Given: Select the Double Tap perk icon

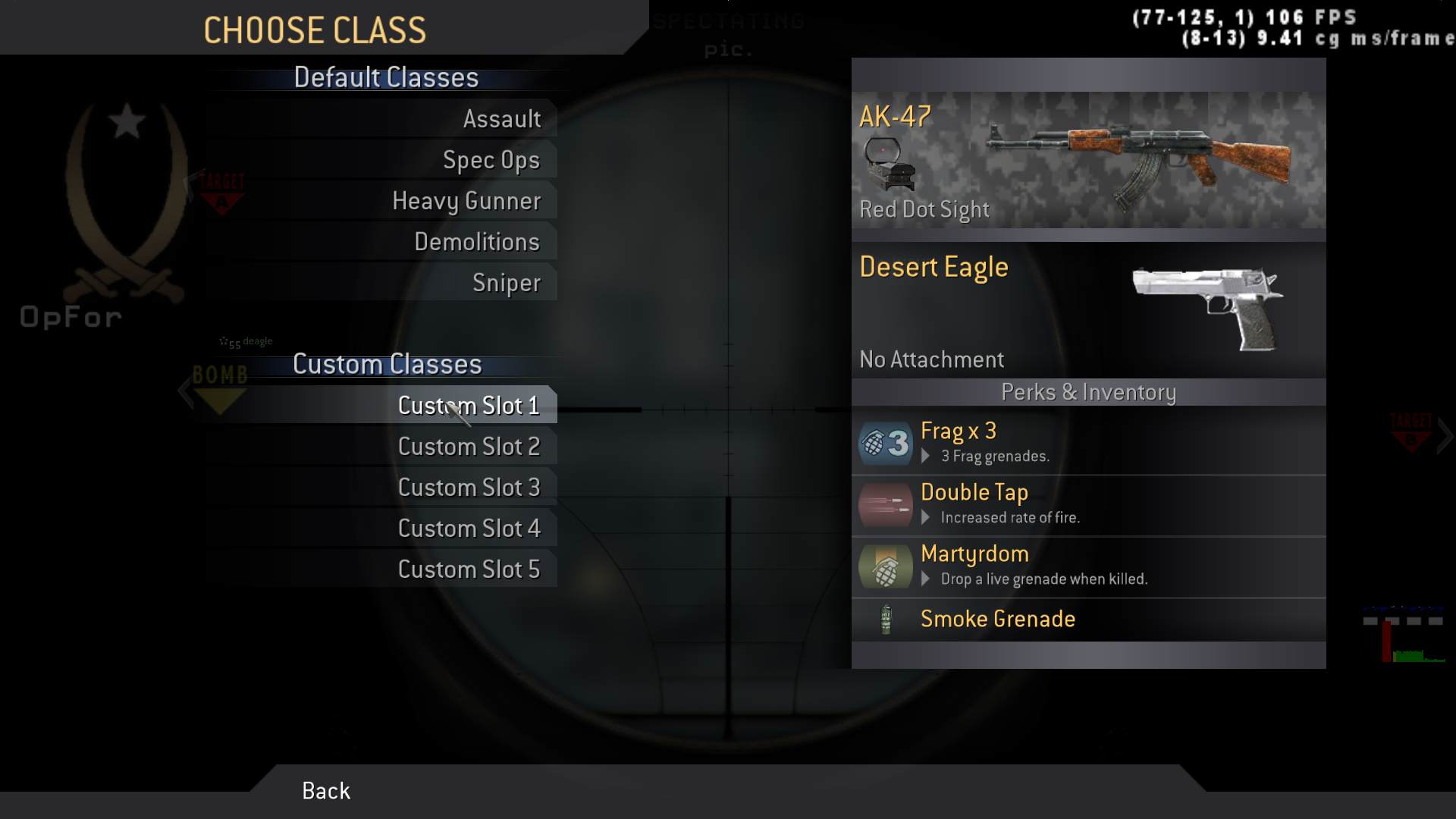Looking at the screenshot, I should point(884,505).
